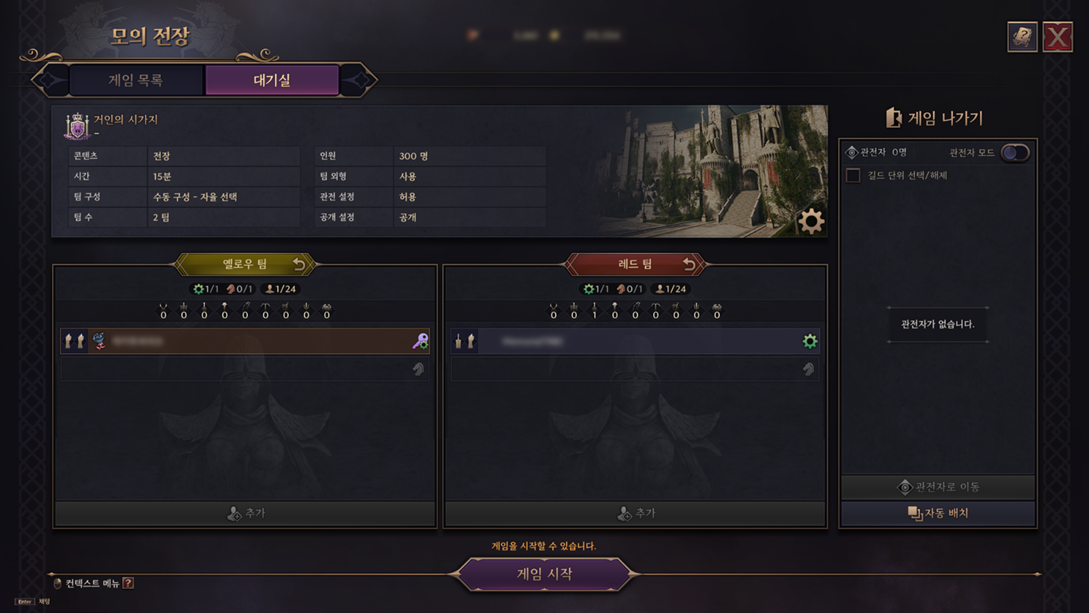The width and height of the screenshot is (1089, 613).
Task: Start the match with 게임 시작
Action: pyautogui.click(x=544, y=574)
